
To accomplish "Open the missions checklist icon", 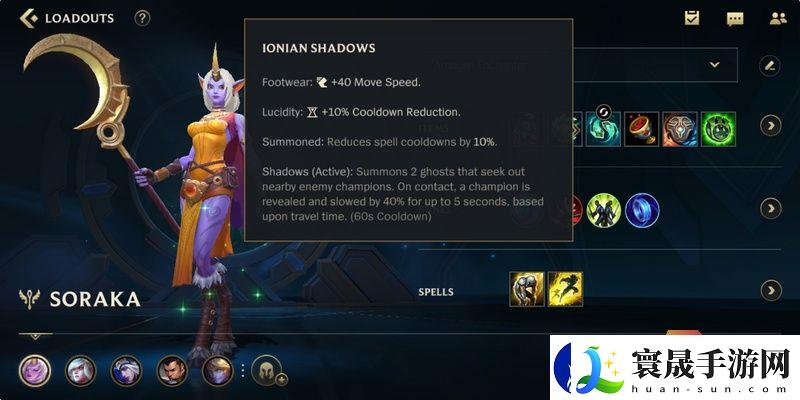I will (692, 18).
